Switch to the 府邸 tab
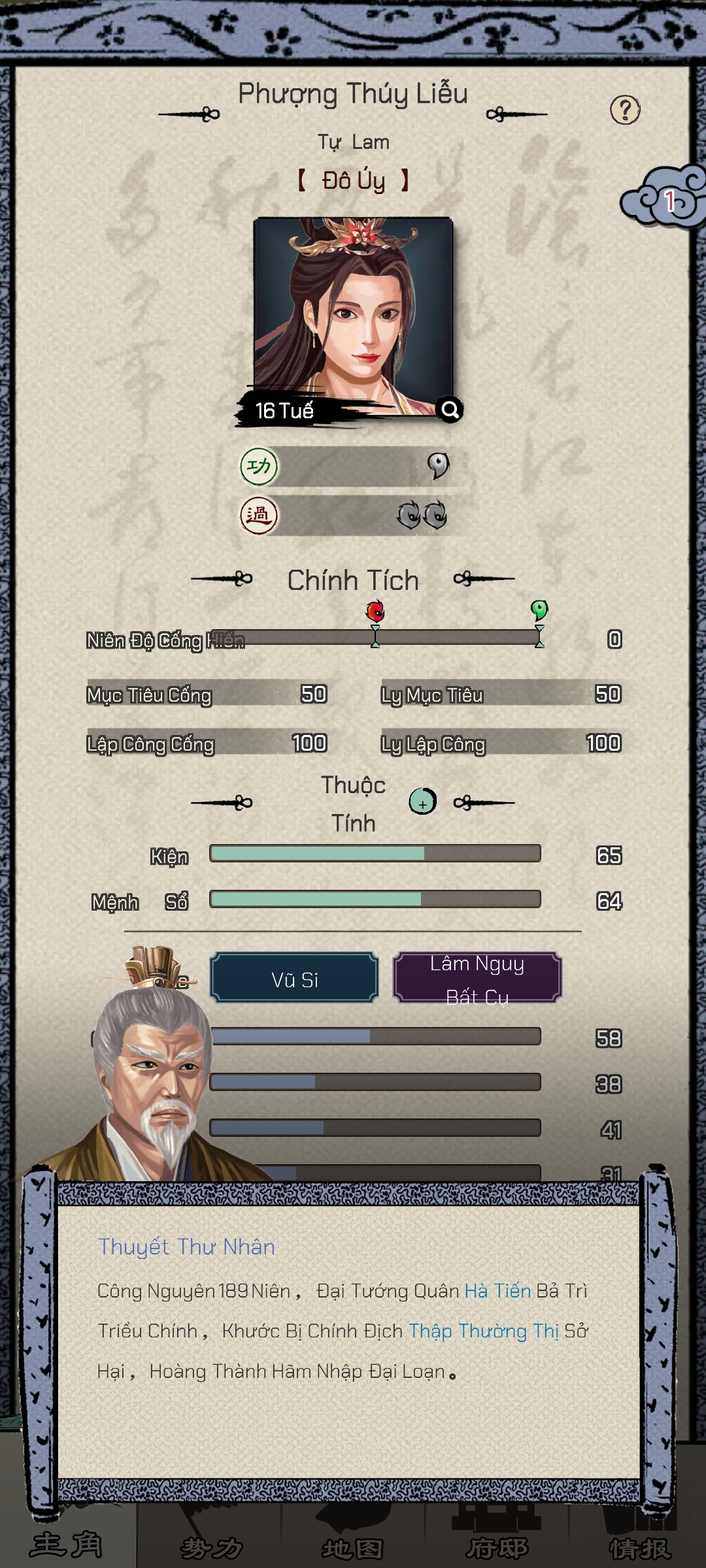 [497, 1546]
